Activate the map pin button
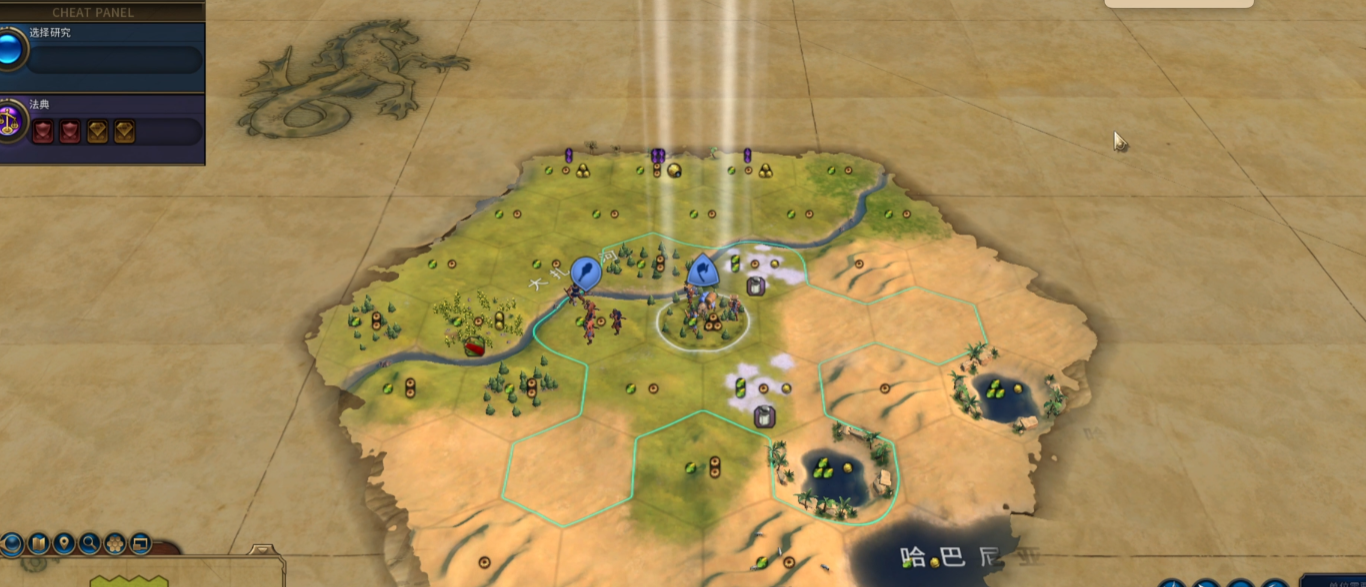Viewport: 1366px width, 587px height. [64, 544]
